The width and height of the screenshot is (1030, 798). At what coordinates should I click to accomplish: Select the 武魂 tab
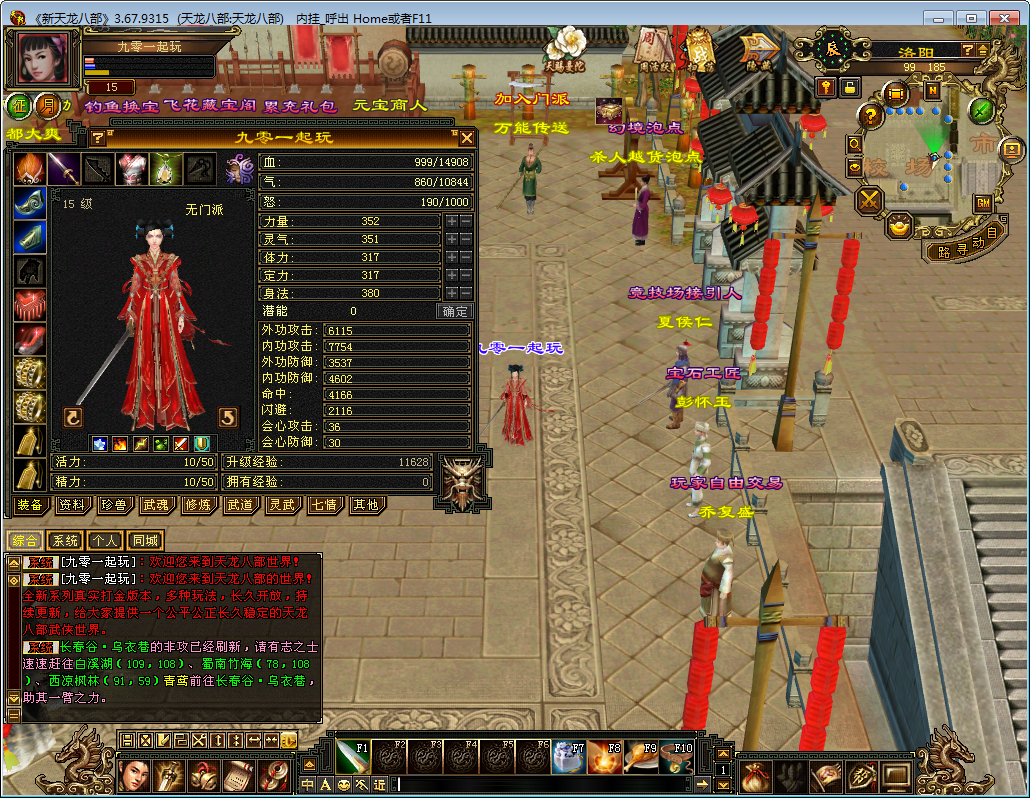point(155,505)
